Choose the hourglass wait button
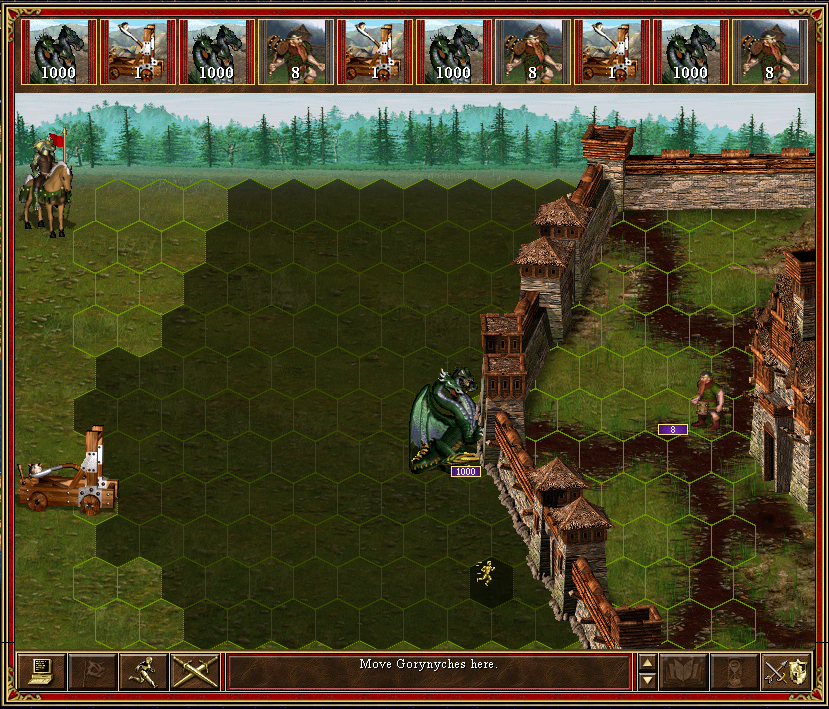 pyautogui.click(x=735, y=672)
